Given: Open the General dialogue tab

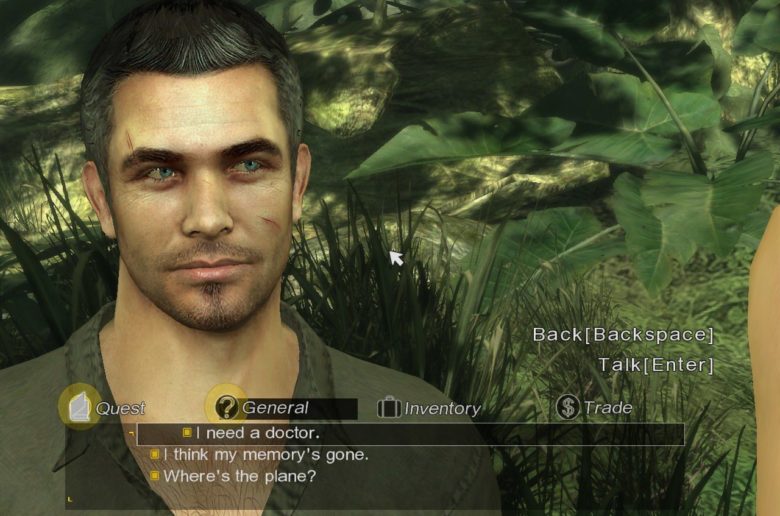Looking at the screenshot, I should click(x=274, y=408).
